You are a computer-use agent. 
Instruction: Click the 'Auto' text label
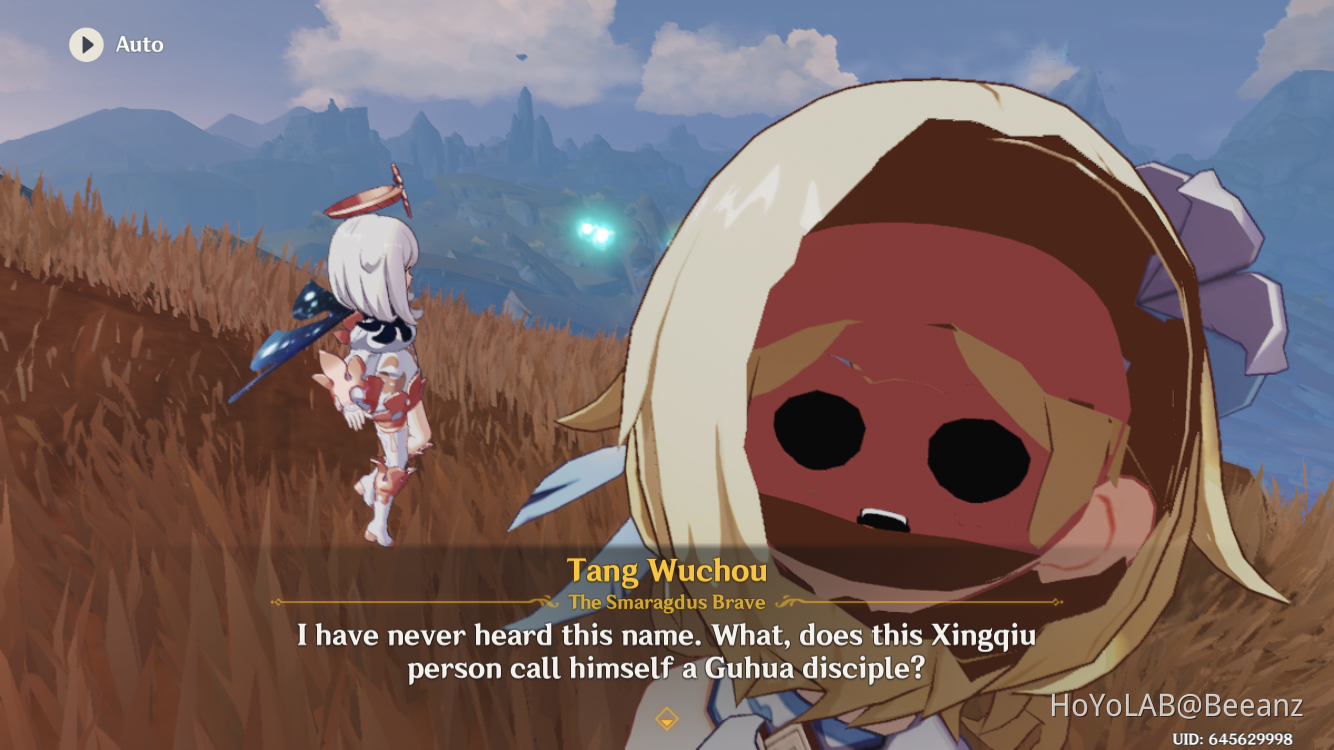click(x=141, y=44)
